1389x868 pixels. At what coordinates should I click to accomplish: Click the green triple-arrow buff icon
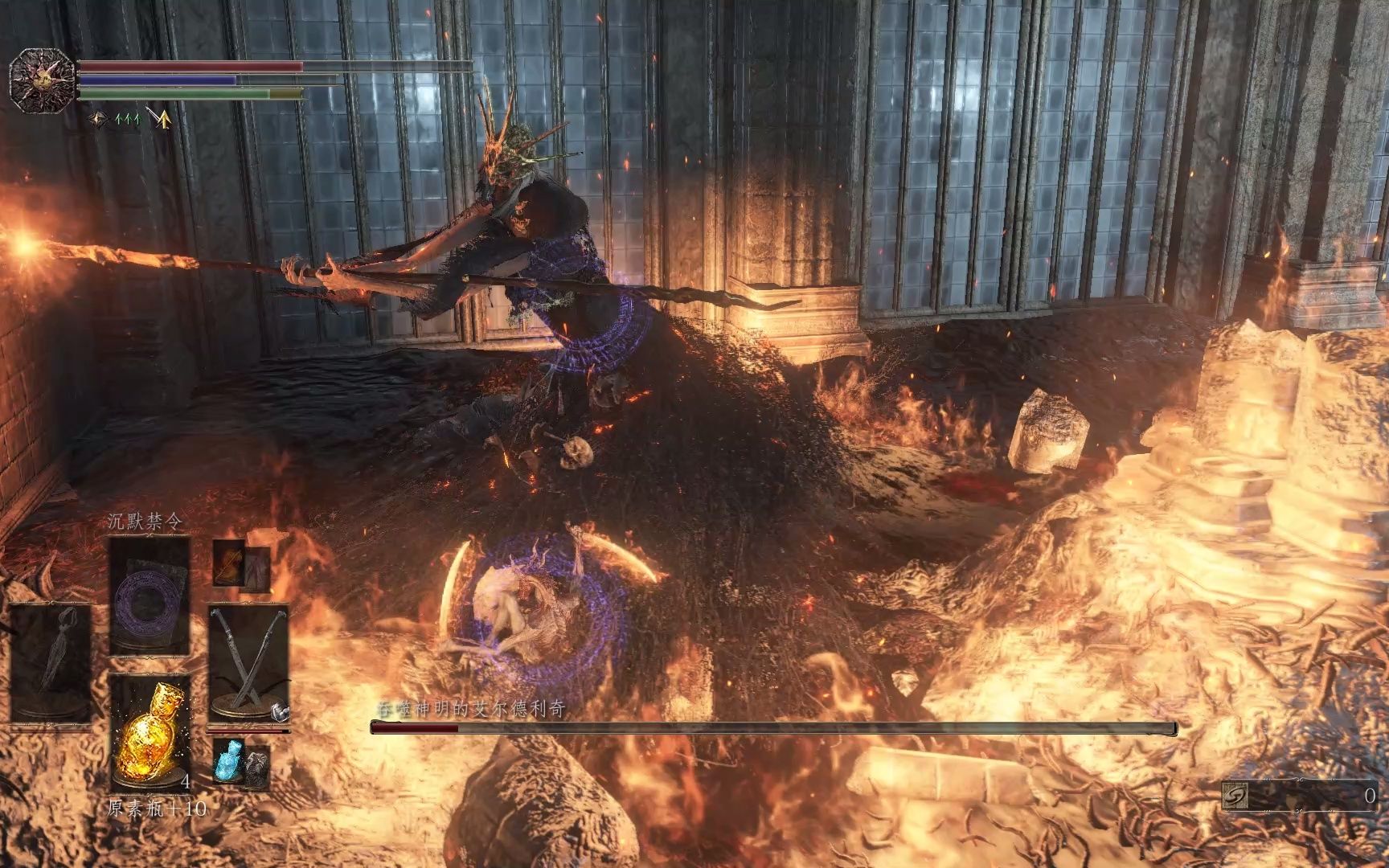[x=129, y=120]
